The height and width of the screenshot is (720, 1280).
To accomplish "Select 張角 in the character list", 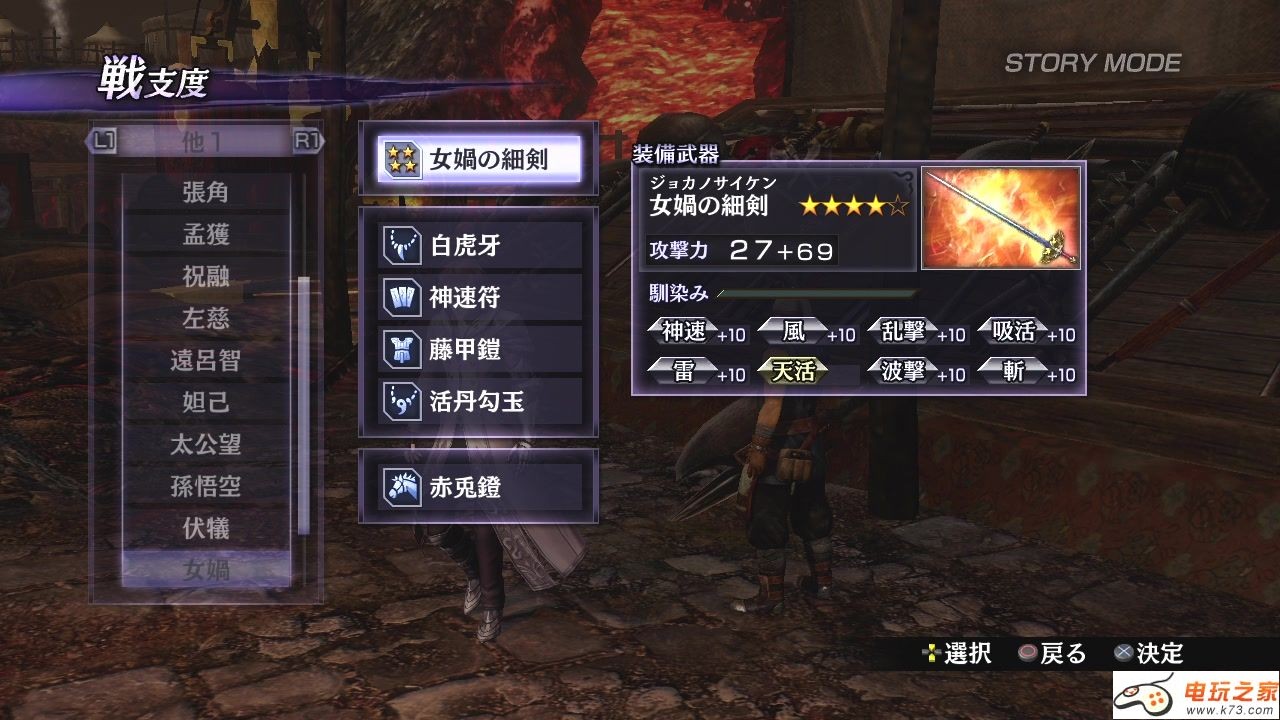I will [206, 192].
